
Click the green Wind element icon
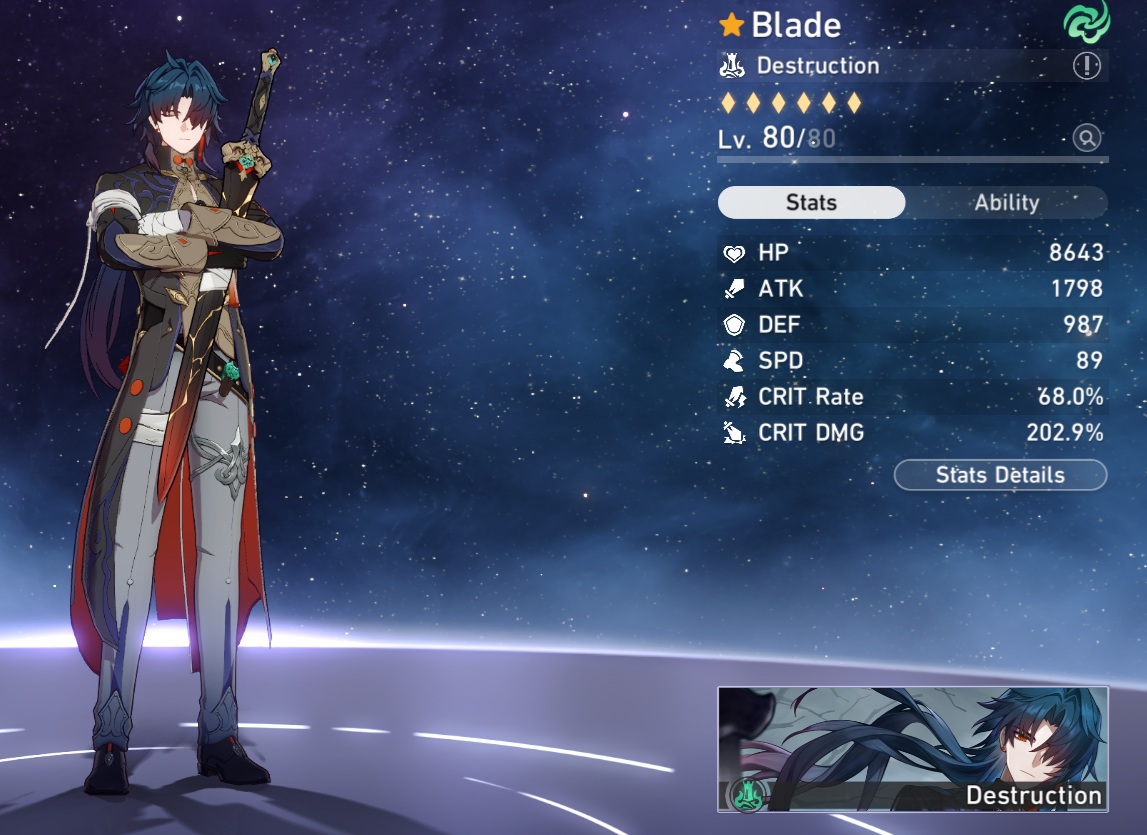pos(1086,23)
